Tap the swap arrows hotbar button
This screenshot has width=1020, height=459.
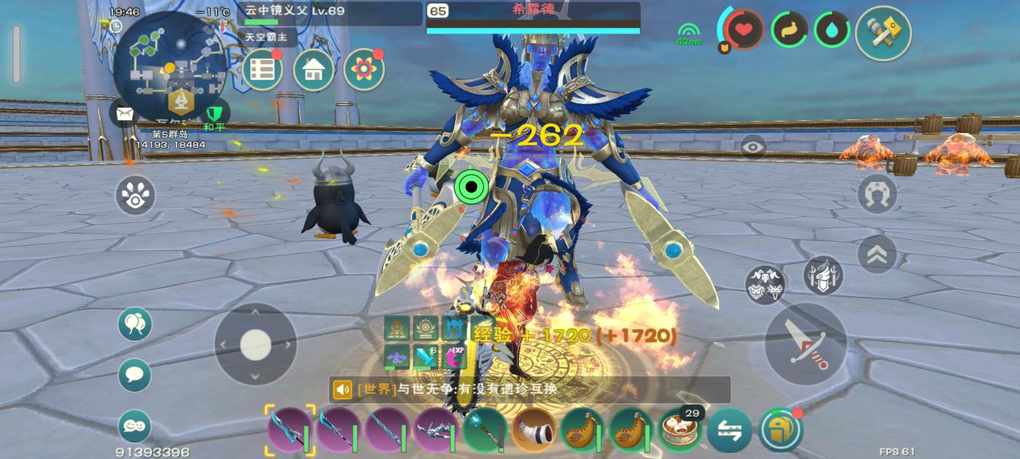[x=729, y=431]
